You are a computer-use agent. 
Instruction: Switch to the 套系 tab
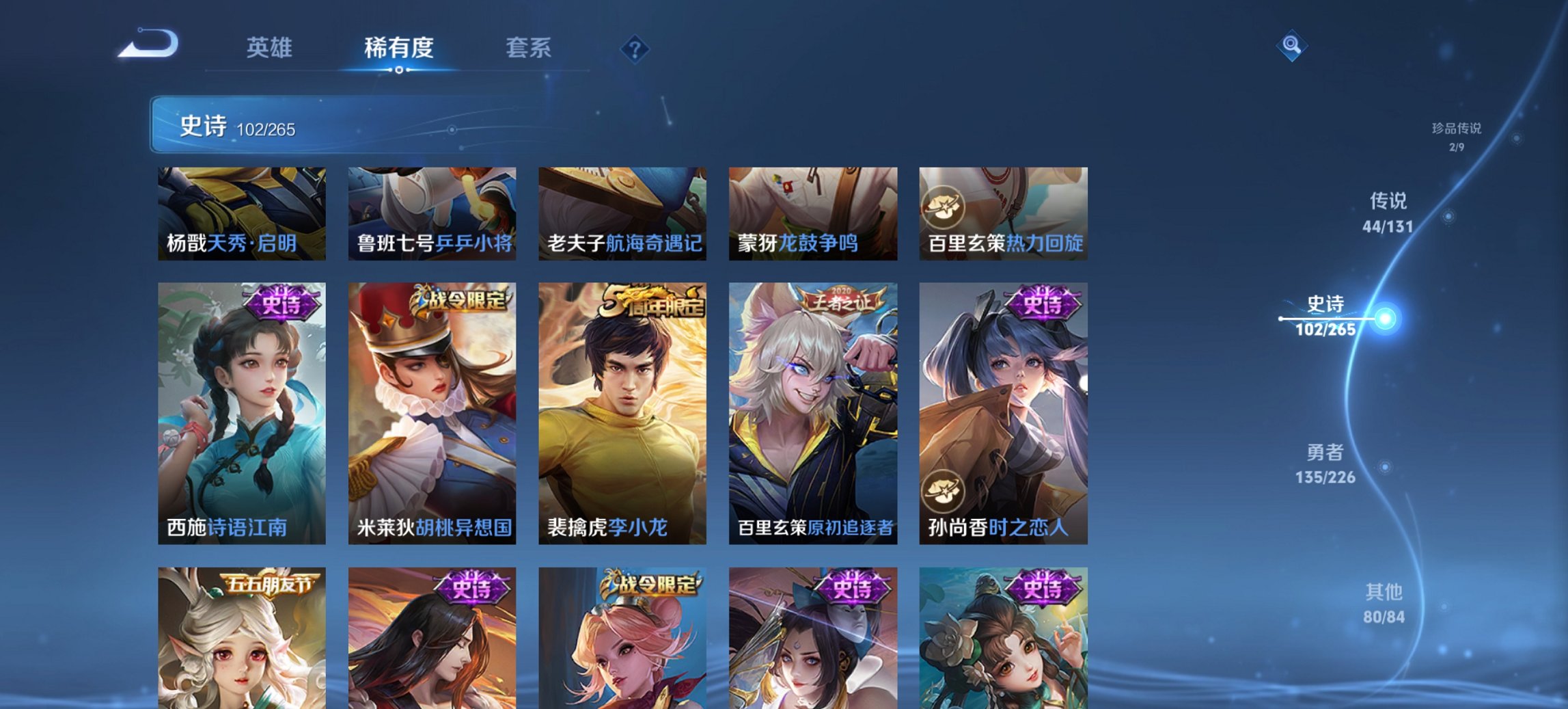click(528, 48)
